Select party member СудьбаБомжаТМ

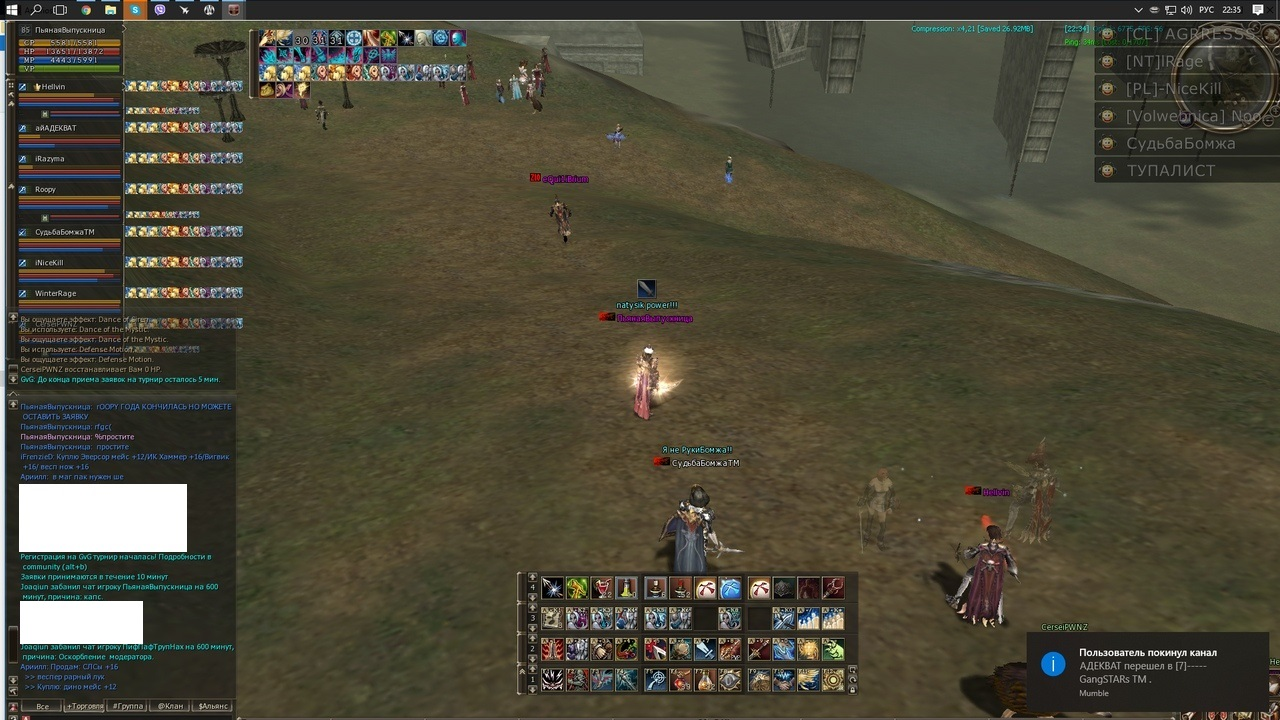[64, 232]
